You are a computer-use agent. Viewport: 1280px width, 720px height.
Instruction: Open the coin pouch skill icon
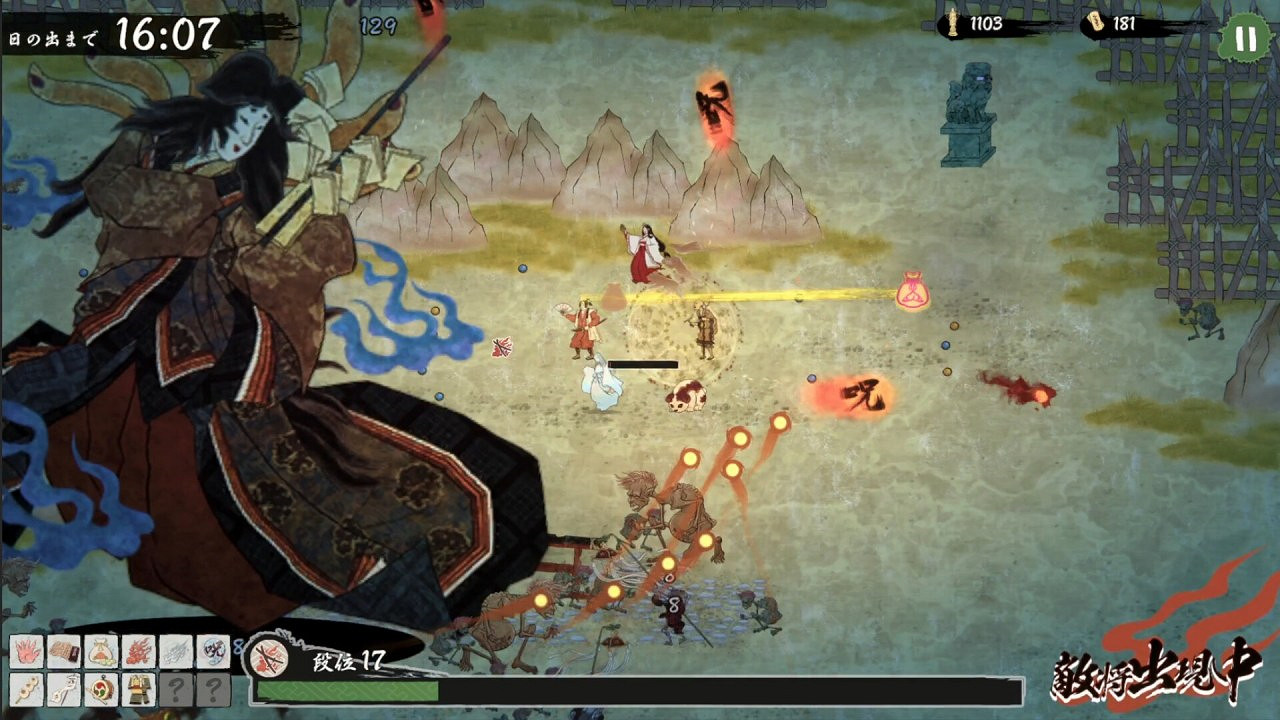(x=103, y=652)
